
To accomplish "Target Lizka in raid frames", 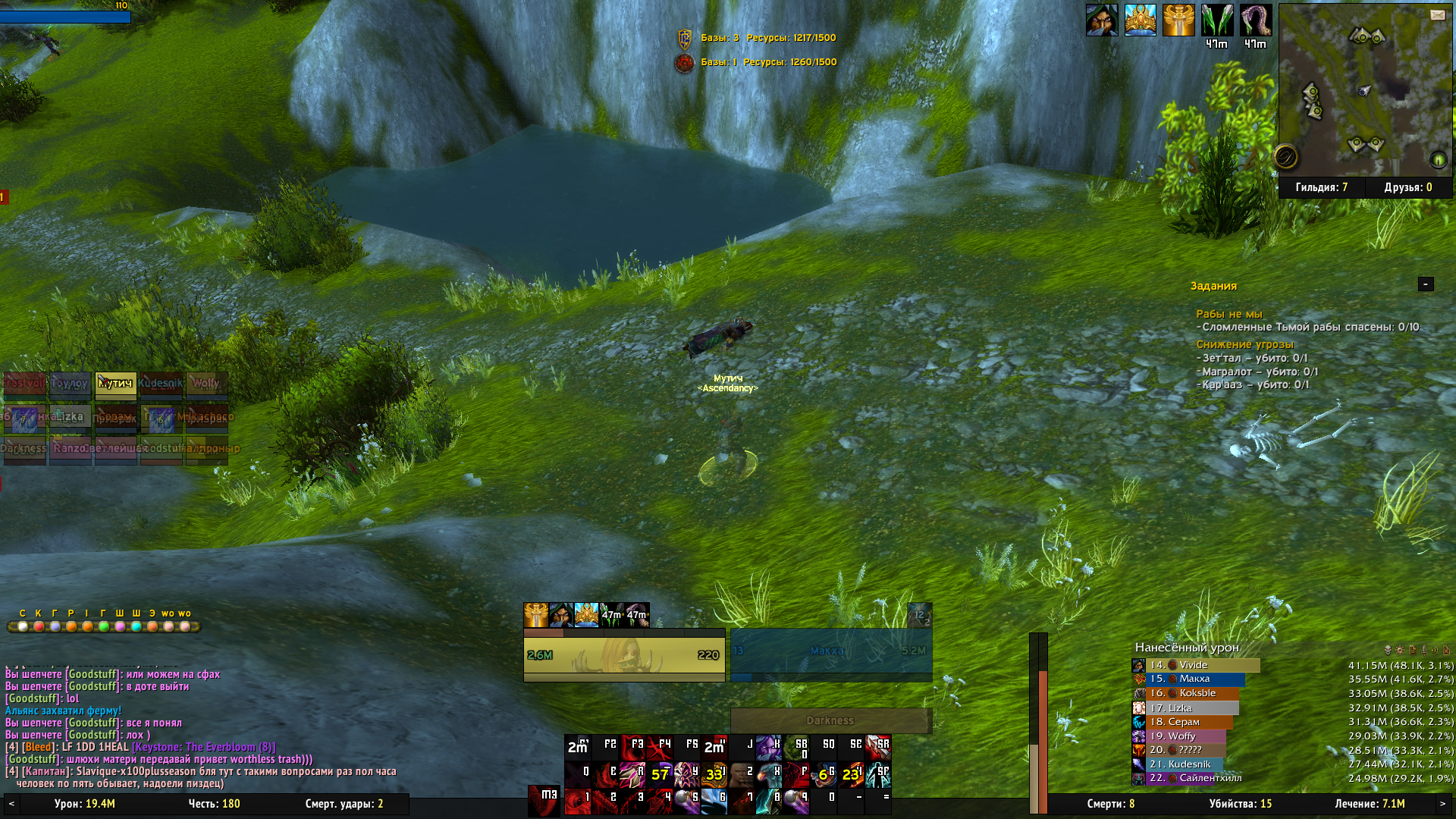I will 70,417.
